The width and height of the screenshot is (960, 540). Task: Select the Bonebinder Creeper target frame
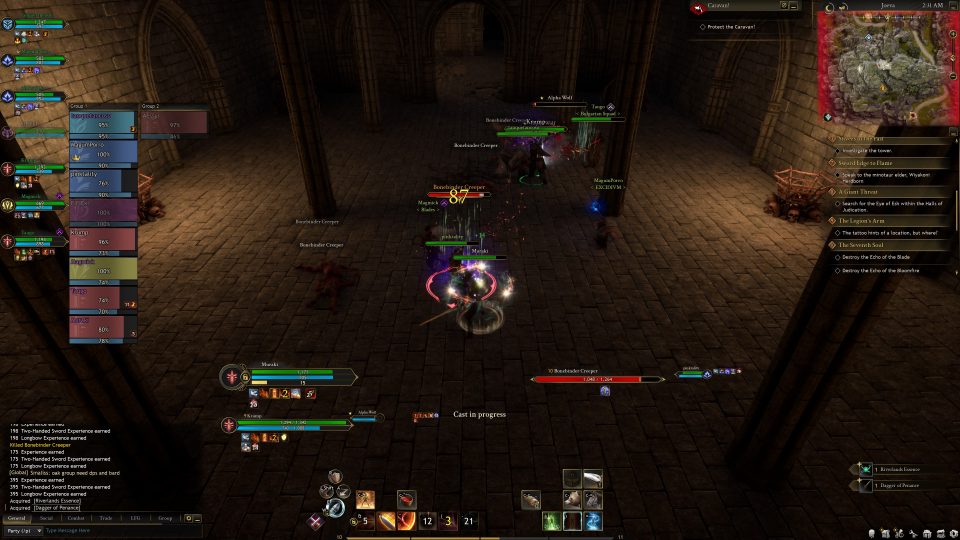[x=598, y=377]
